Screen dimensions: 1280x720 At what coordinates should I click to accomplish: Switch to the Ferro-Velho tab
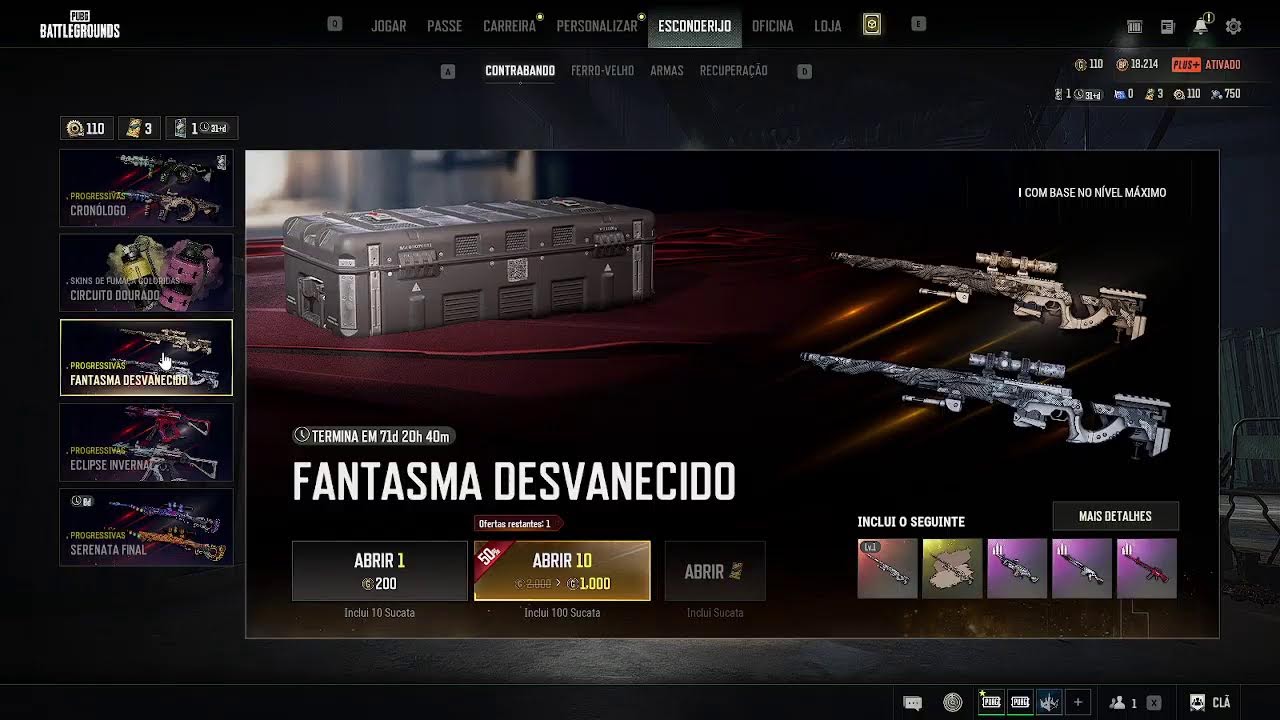click(x=602, y=71)
